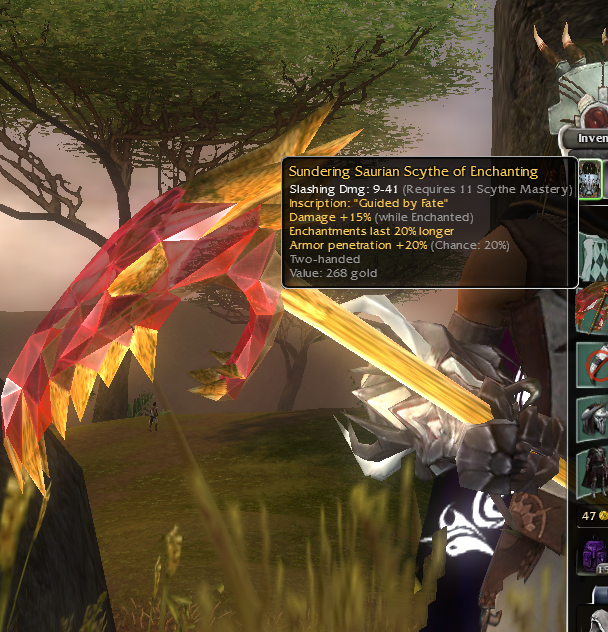
Task: Open the purple backpack bag
Action: point(593,552)
